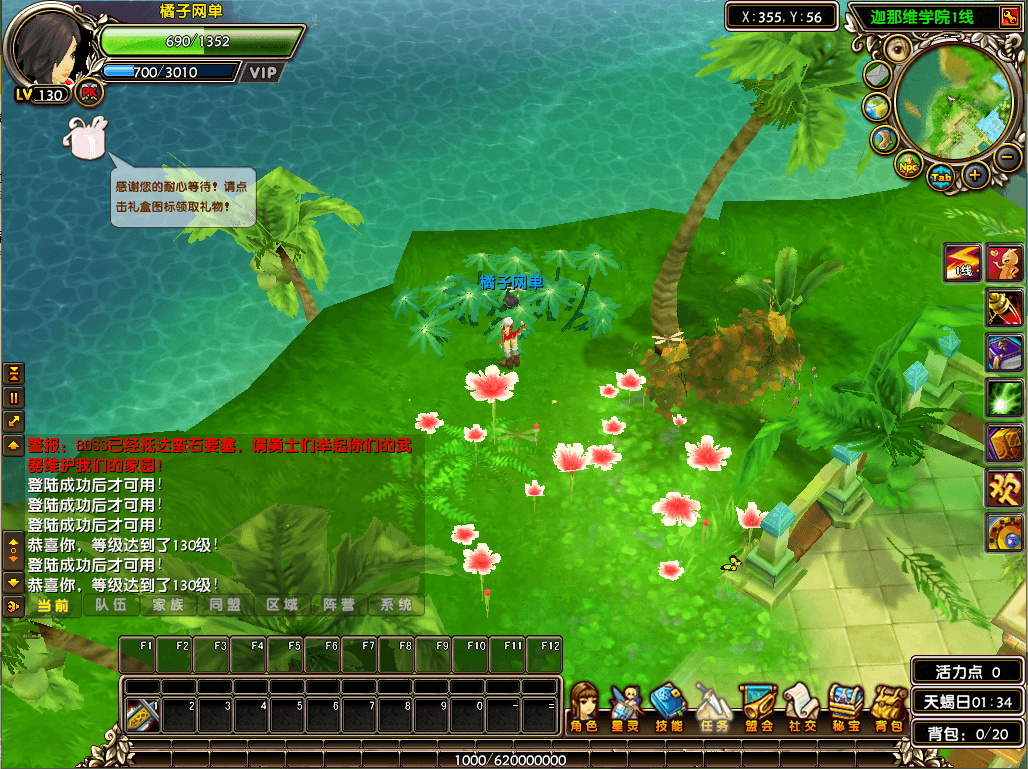This screenshot has height=769, width=1028.
Task: Switch chat to the 家族 family tab
Action: coord(168,605)
